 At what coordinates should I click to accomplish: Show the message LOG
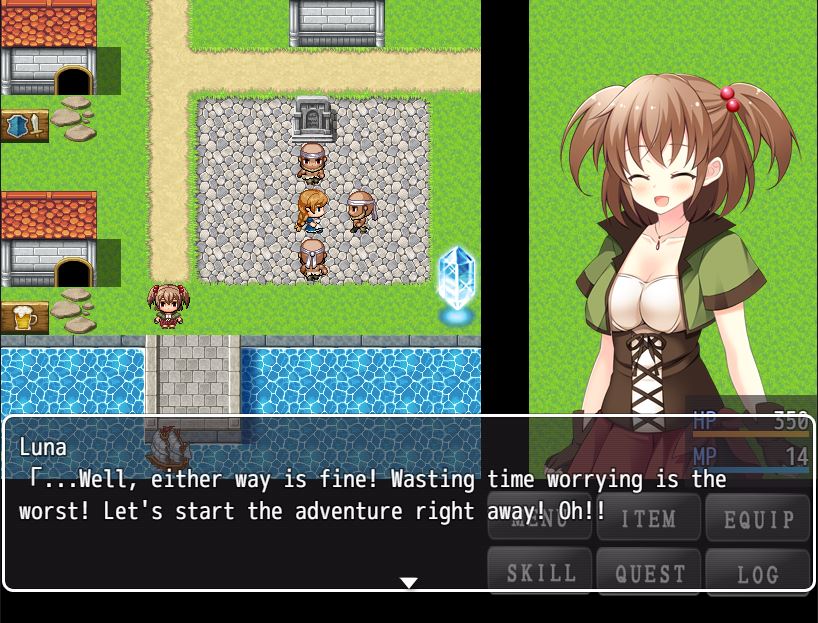pyautogui.click(x=758, y=573)
